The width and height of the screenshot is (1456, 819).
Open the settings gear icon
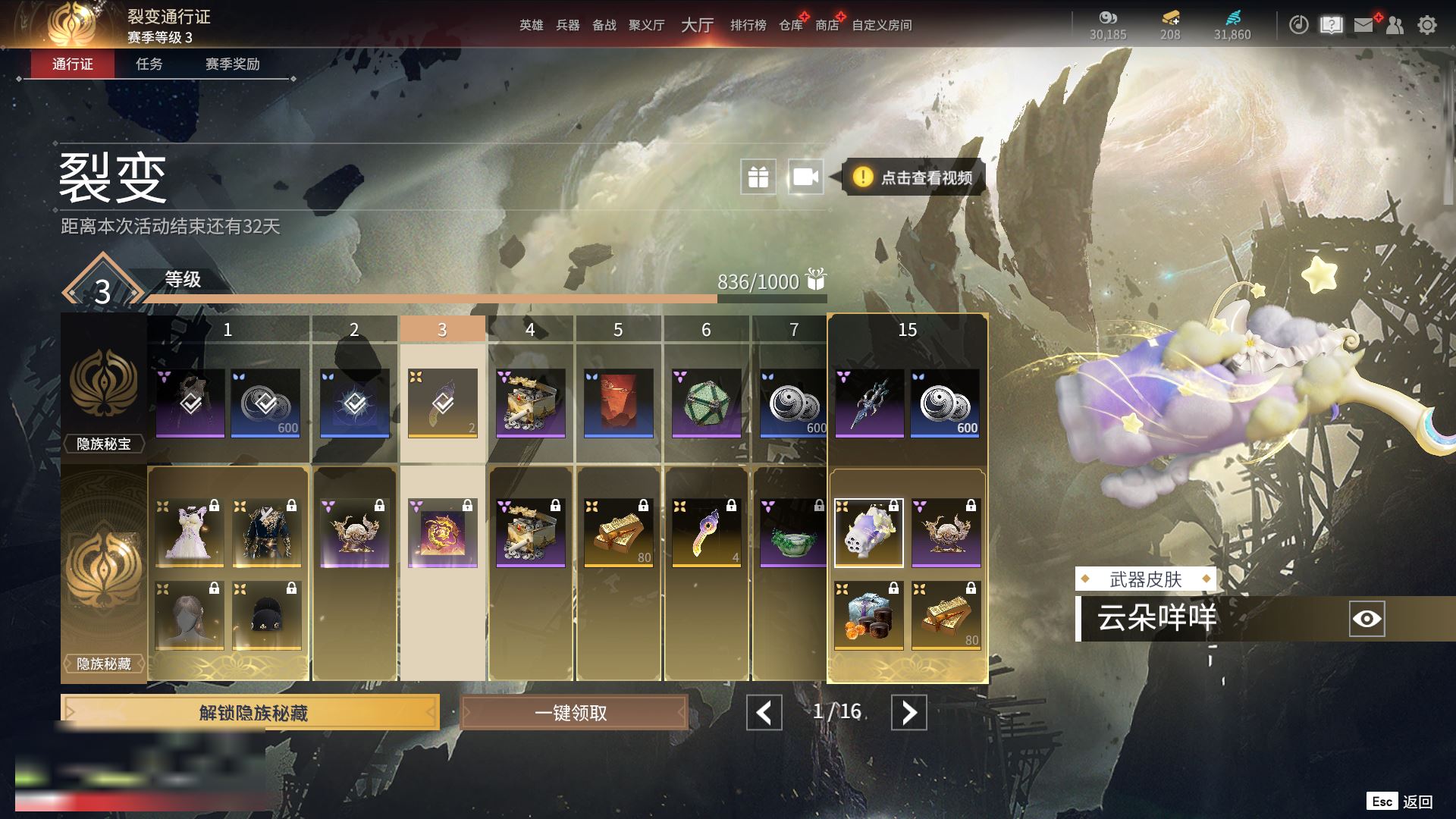(x=1426, y=25)
